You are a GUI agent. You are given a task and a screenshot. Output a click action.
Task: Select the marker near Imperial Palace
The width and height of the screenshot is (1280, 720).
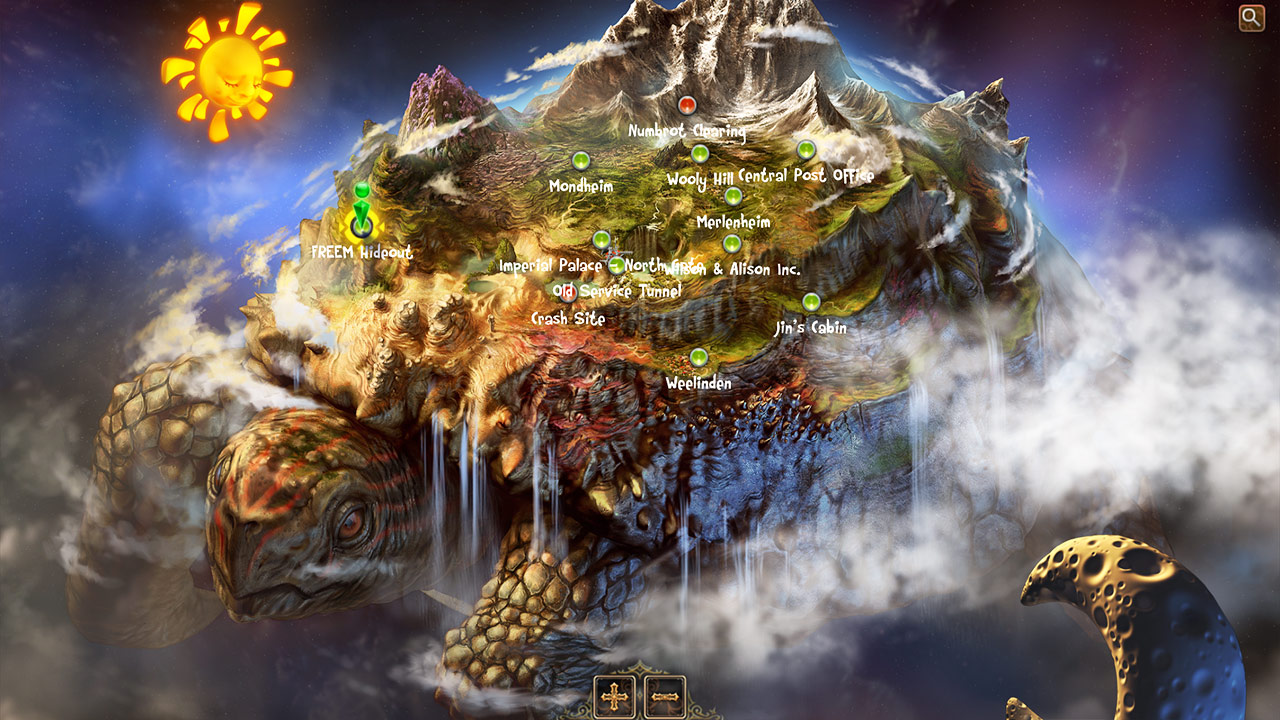point(601,241)
